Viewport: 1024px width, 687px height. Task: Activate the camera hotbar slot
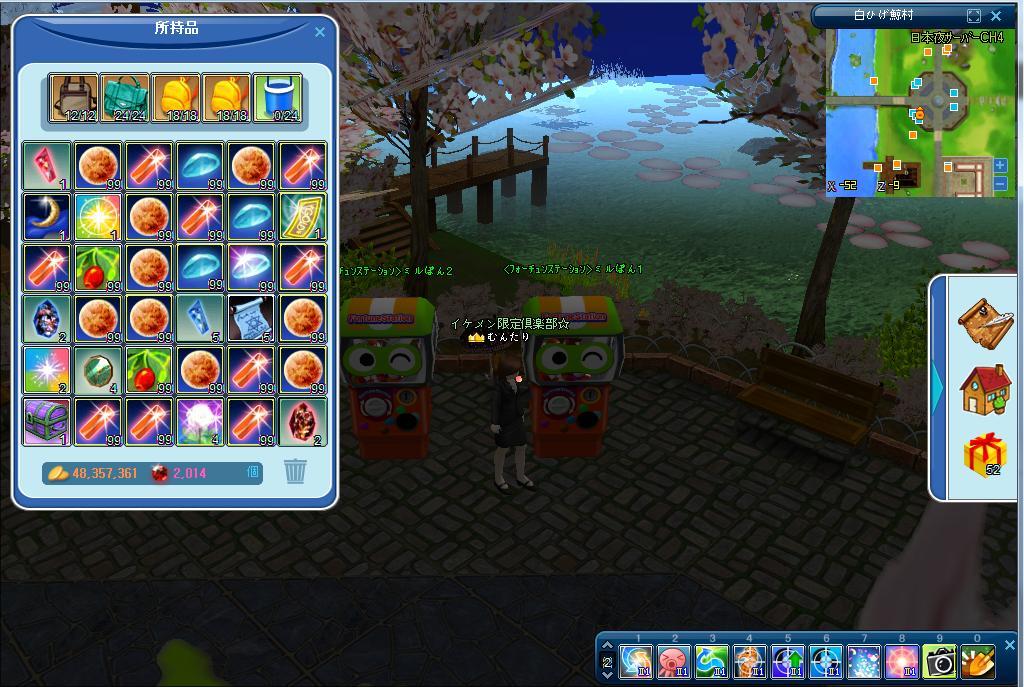tap(940, 662)
